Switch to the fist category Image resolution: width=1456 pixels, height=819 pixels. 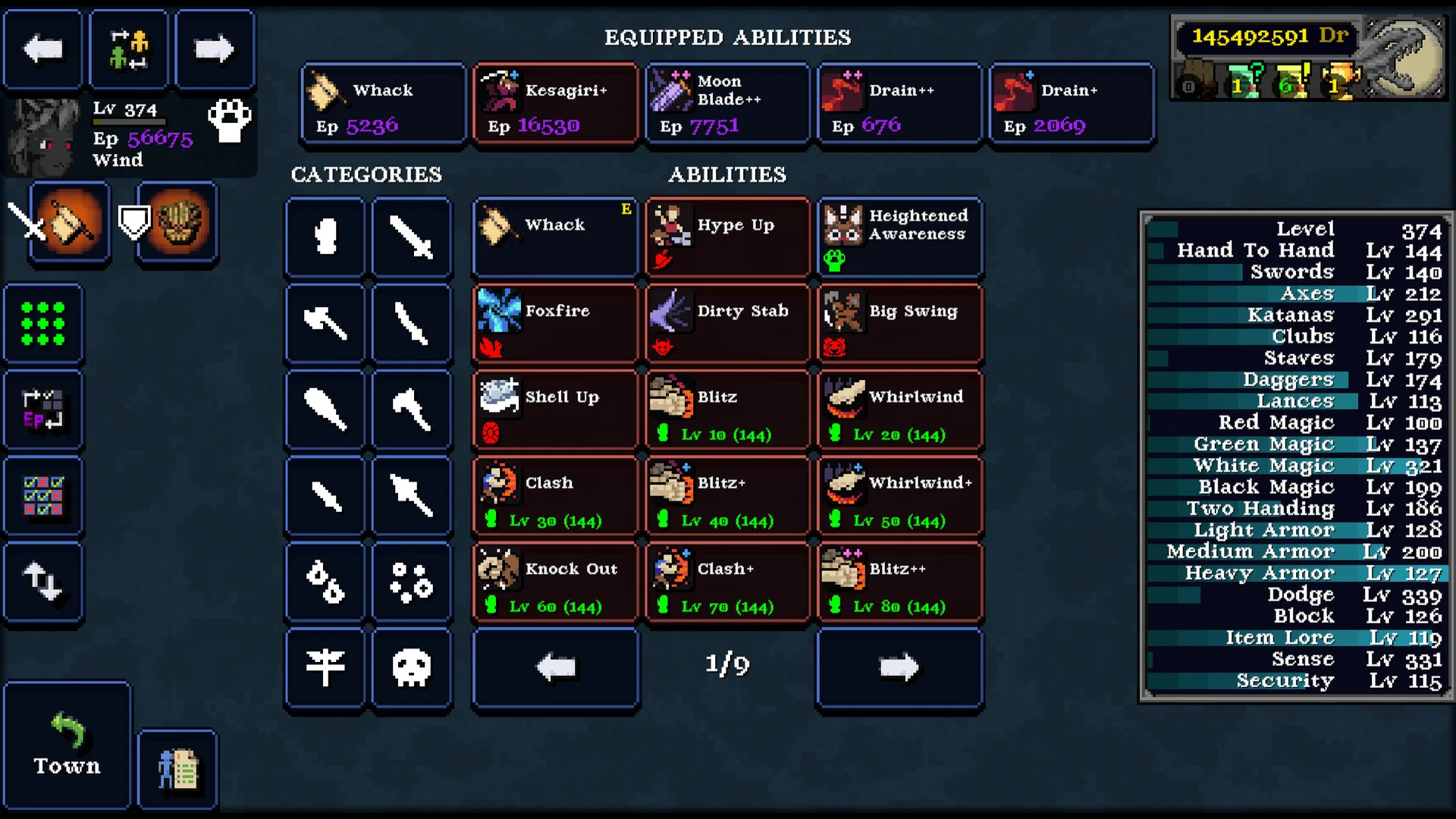click(325, 237)
